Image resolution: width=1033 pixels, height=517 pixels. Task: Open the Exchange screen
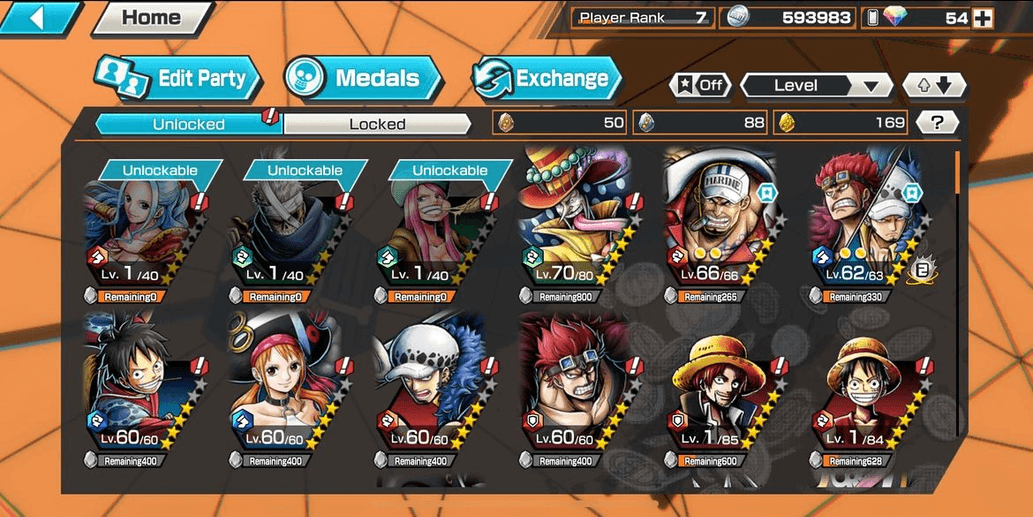pyautogui.click(x=546, y=79)
